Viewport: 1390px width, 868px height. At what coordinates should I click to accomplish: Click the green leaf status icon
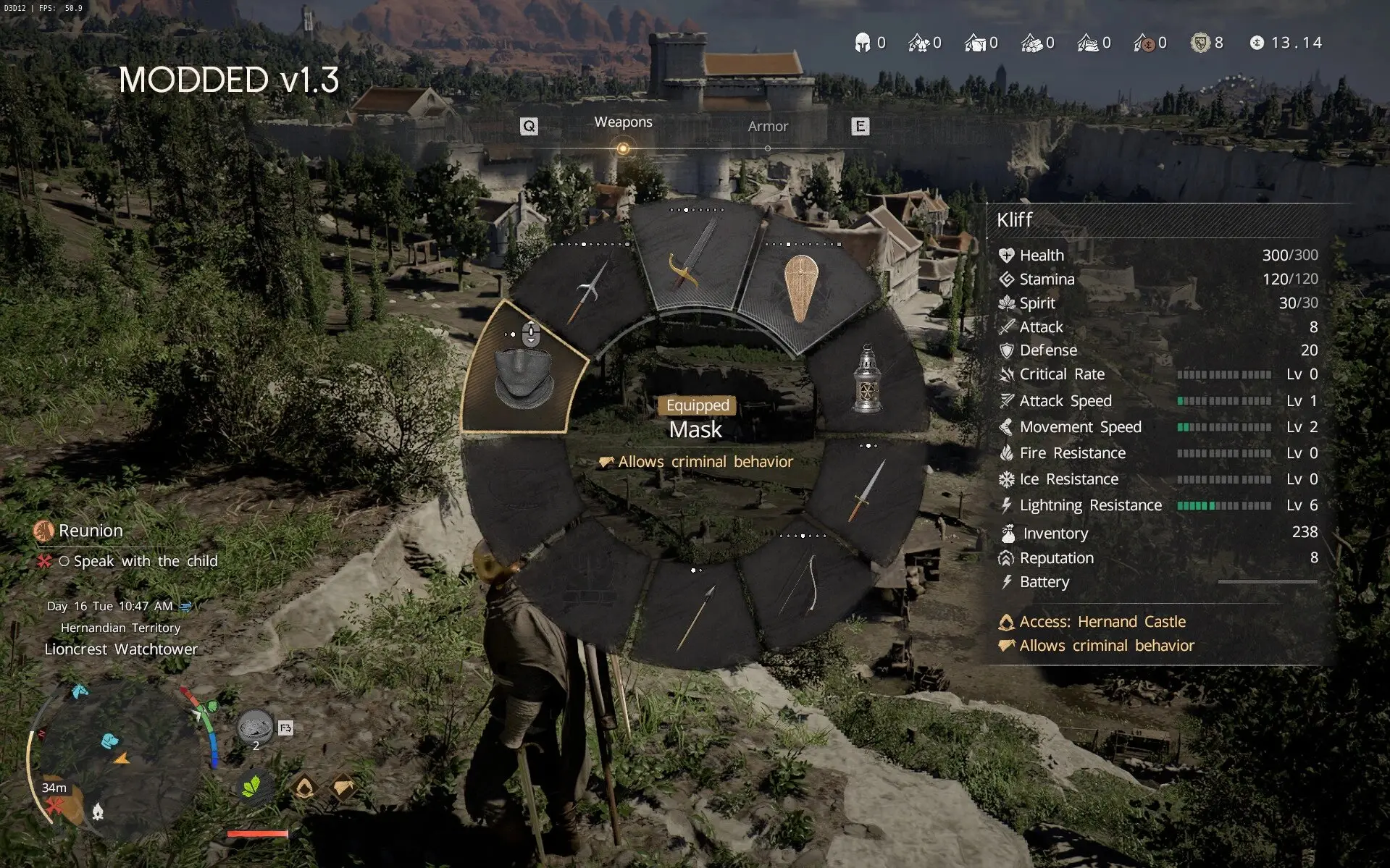coord(251,787)
